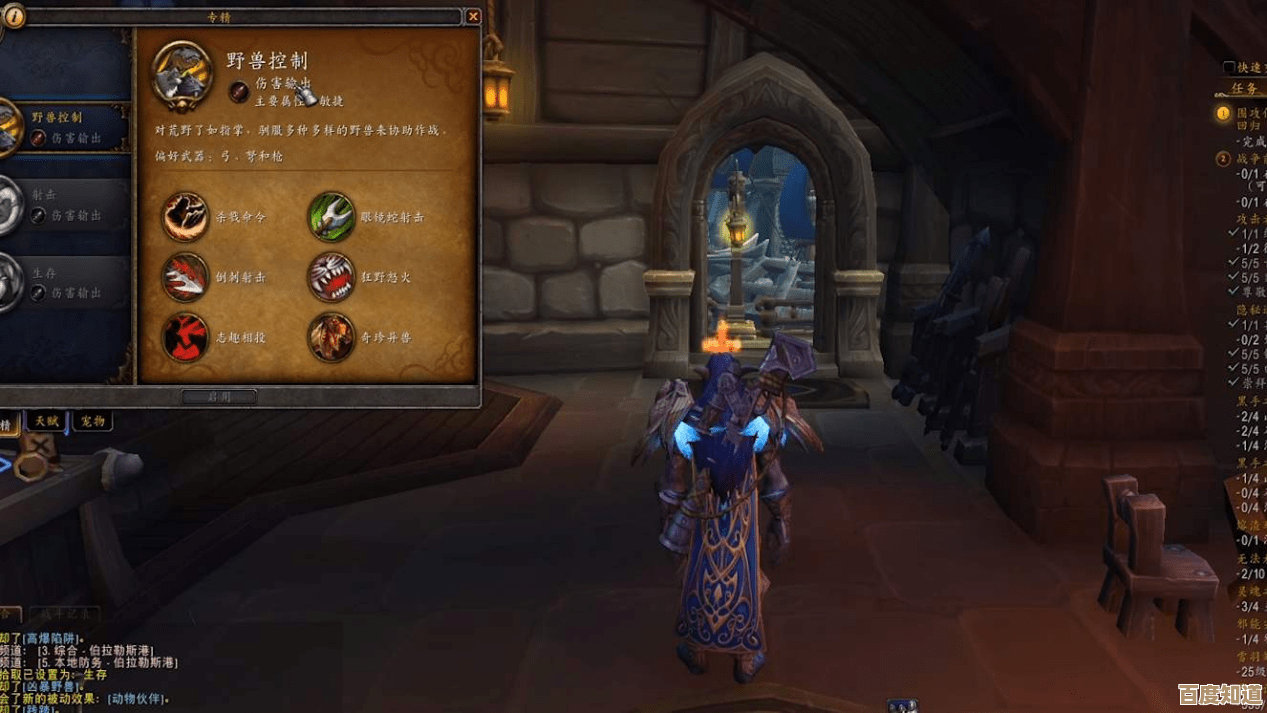
Task: Open the 宠物 pet tab
Action: coord(91,421)
